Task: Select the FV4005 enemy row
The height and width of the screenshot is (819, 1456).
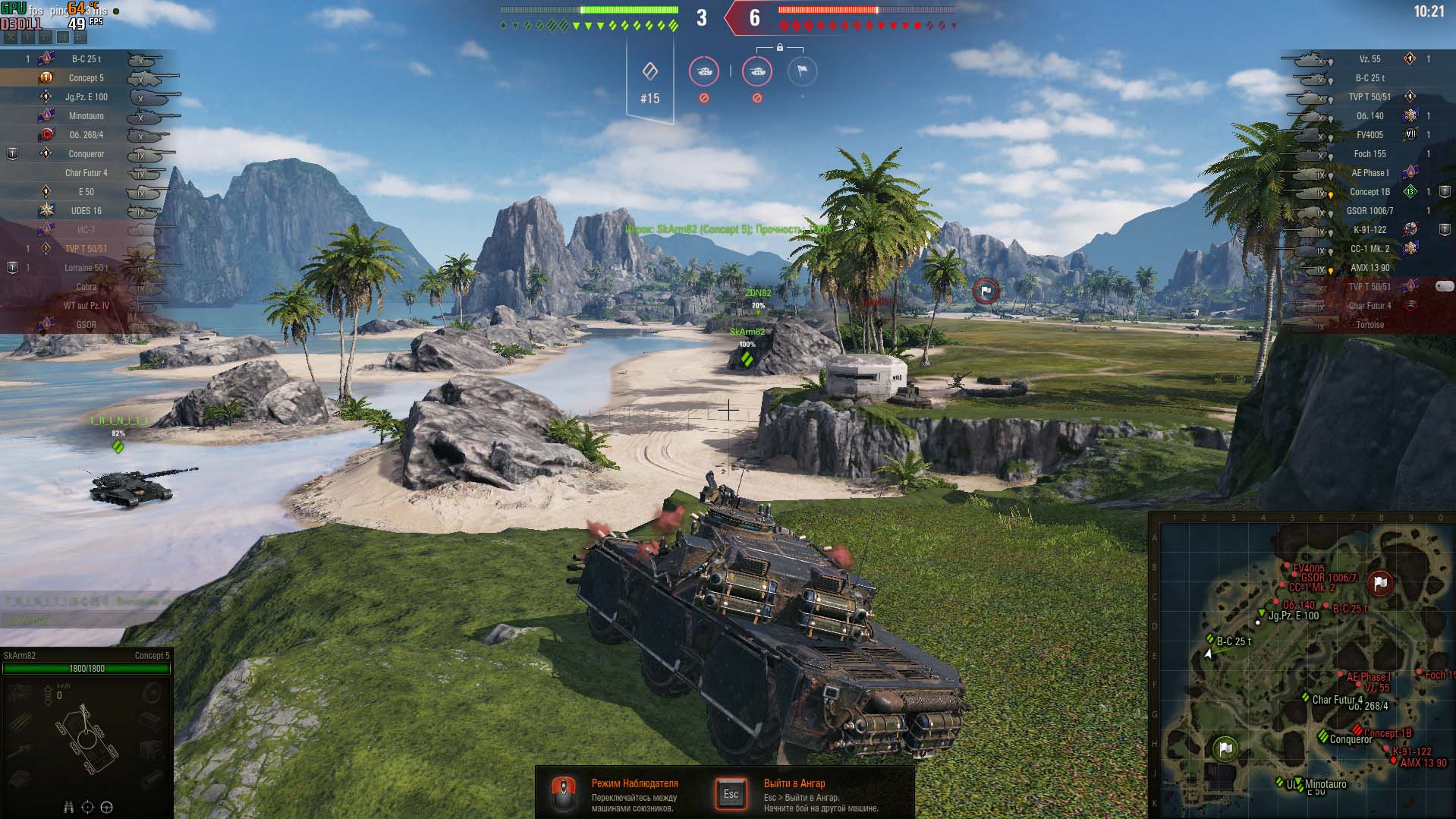Action: click(x=1370, y=135)
